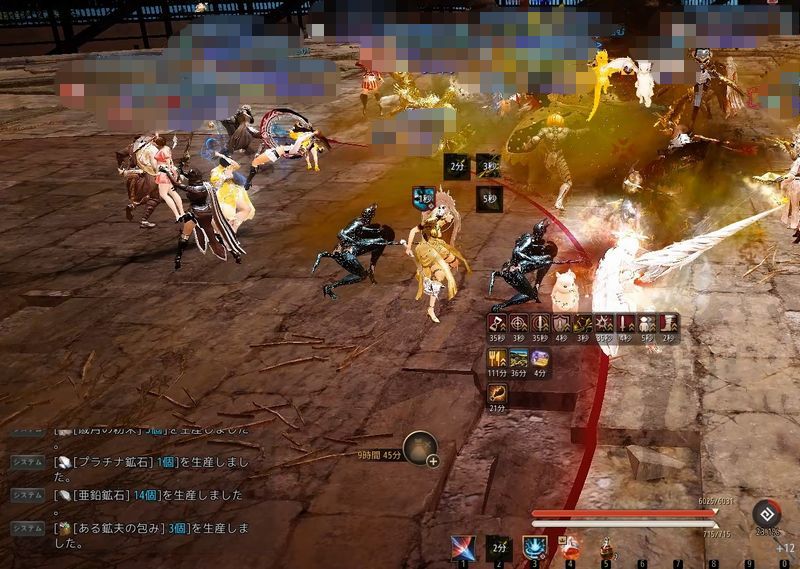Select the fork and knife food buff icon

(497, 359)
